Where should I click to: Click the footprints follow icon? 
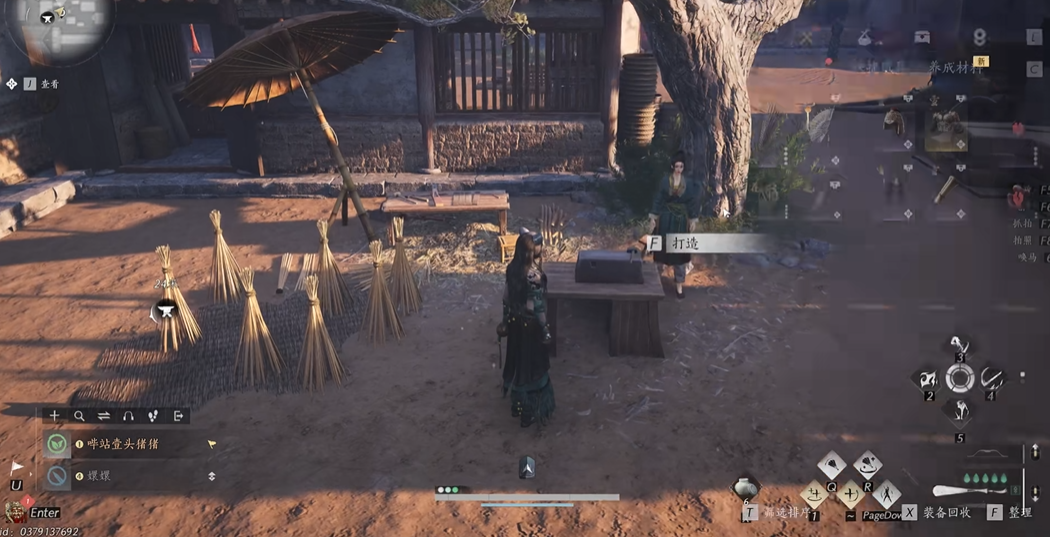(x=153, y=416)
